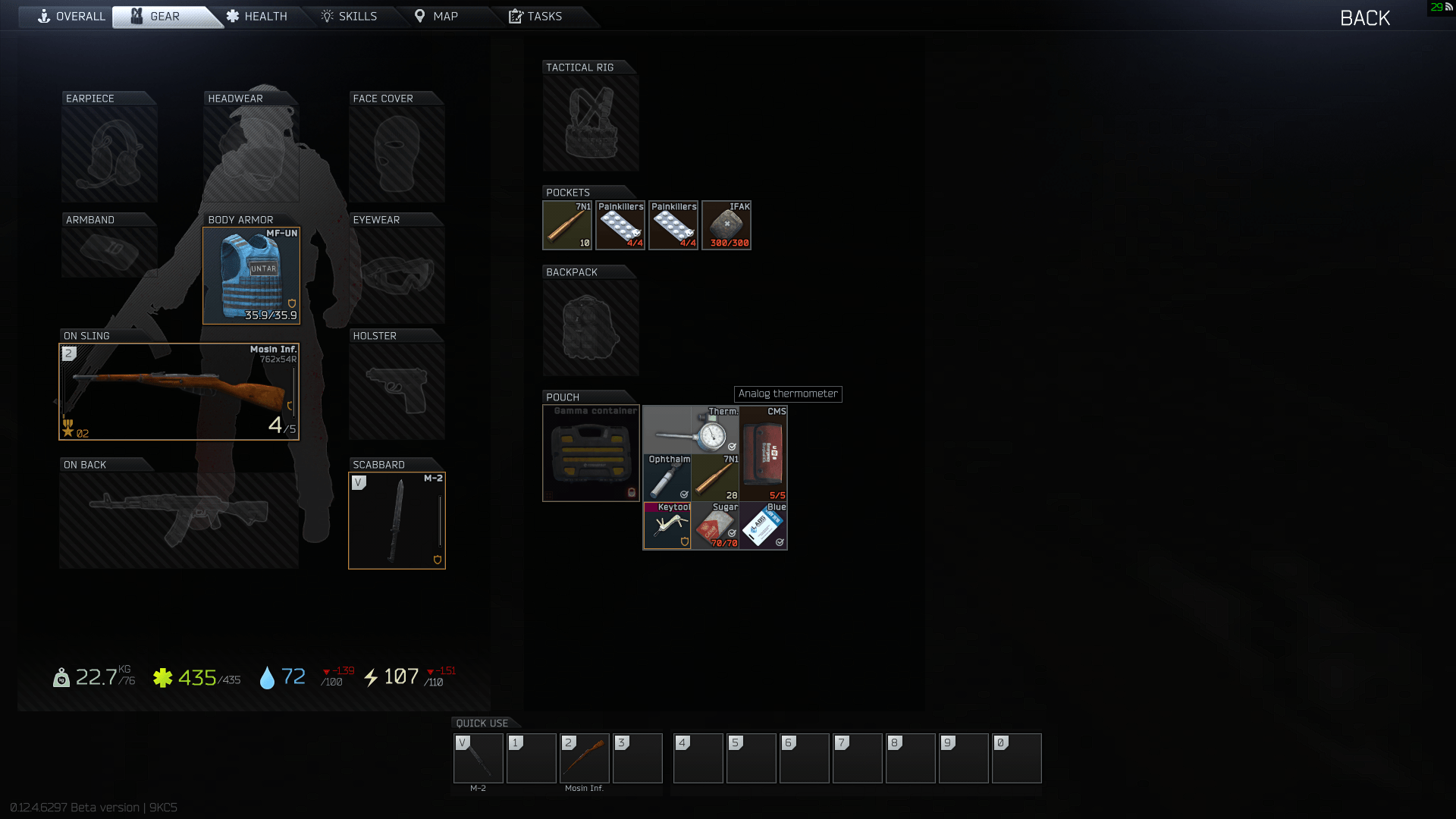Click the Sugar pack in the pouch
The width and height of the screenshot is (1456, 819).
714,525
